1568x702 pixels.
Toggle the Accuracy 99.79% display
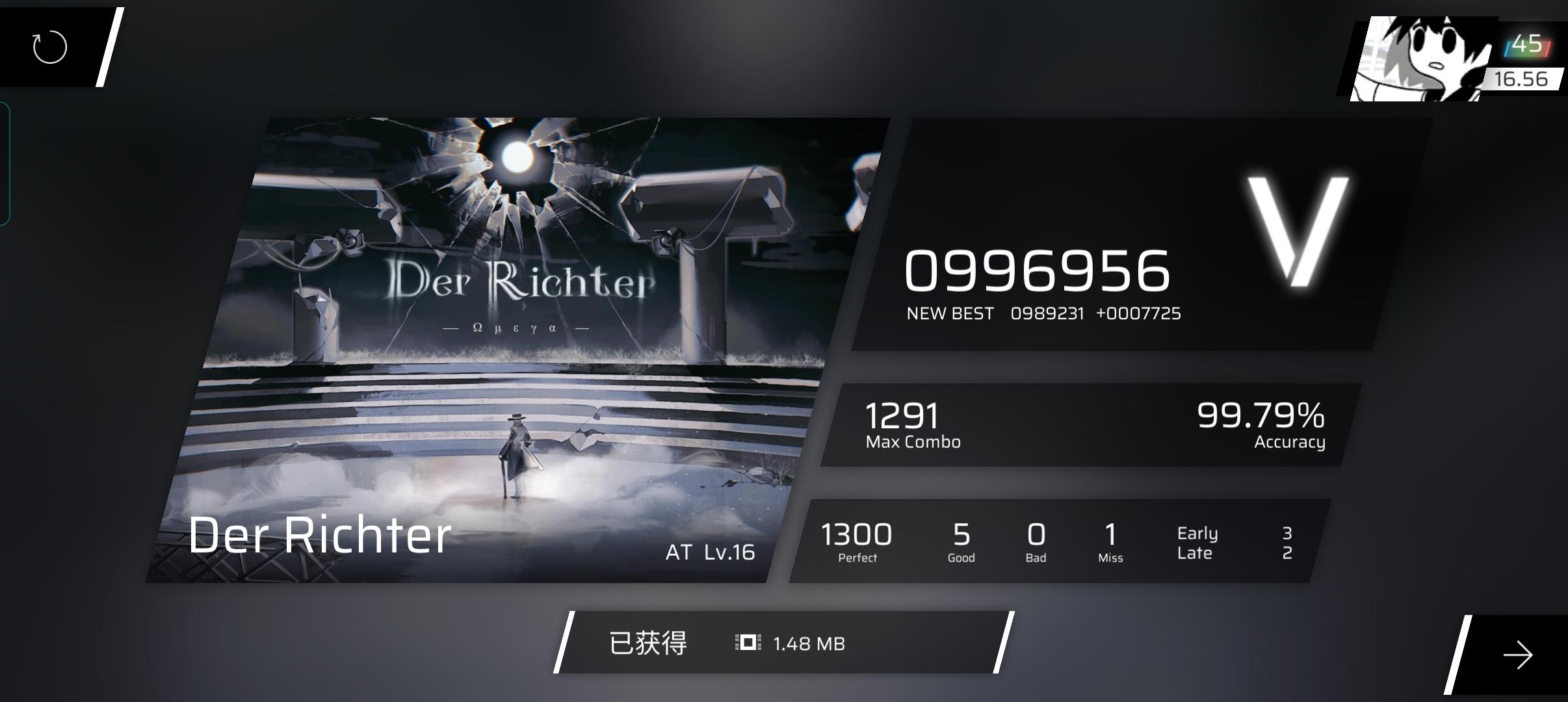[x=1261, y=422]
